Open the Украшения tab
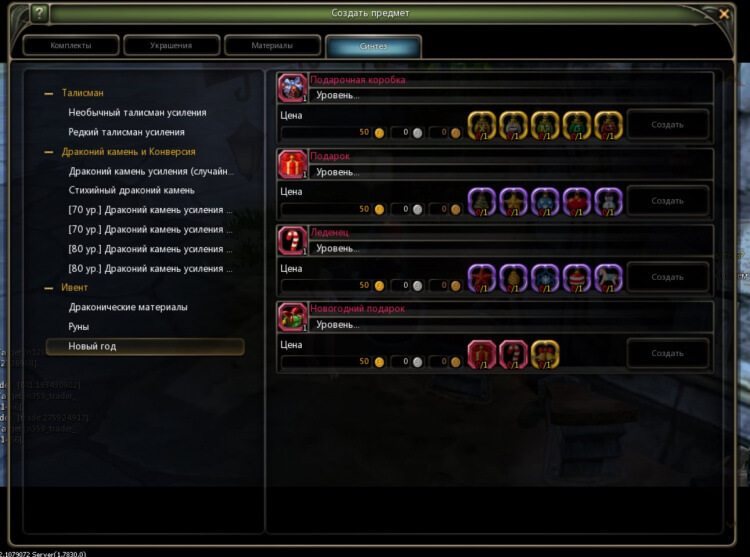Image resolution: width=750 pixels, height=557 pixels. 171,46
